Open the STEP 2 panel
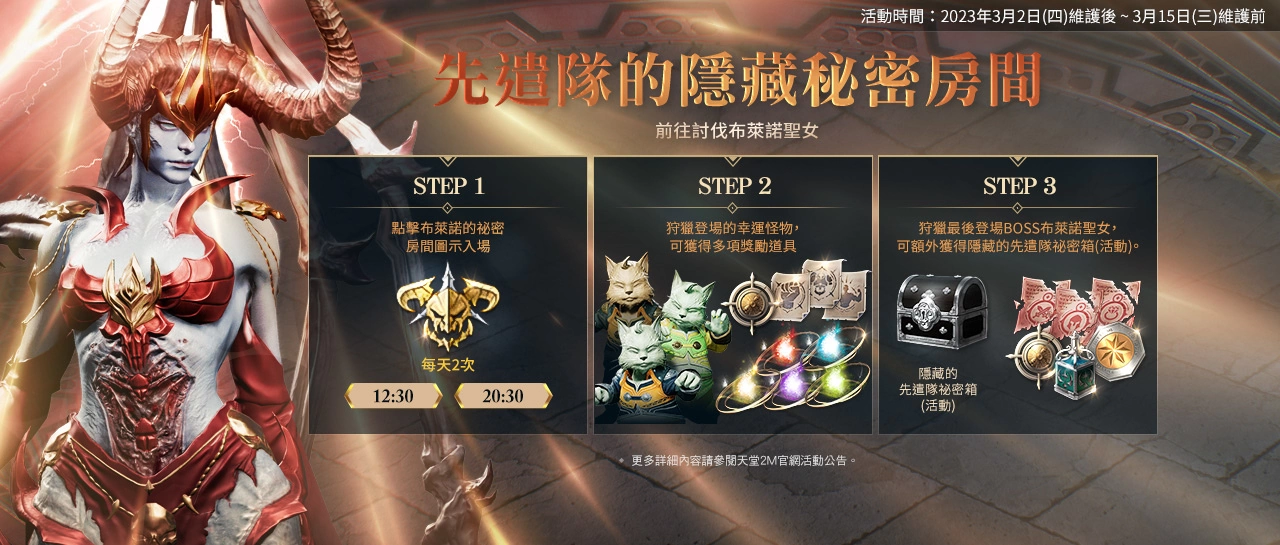Screen dimensions: 1280x545 click(734, 186)
